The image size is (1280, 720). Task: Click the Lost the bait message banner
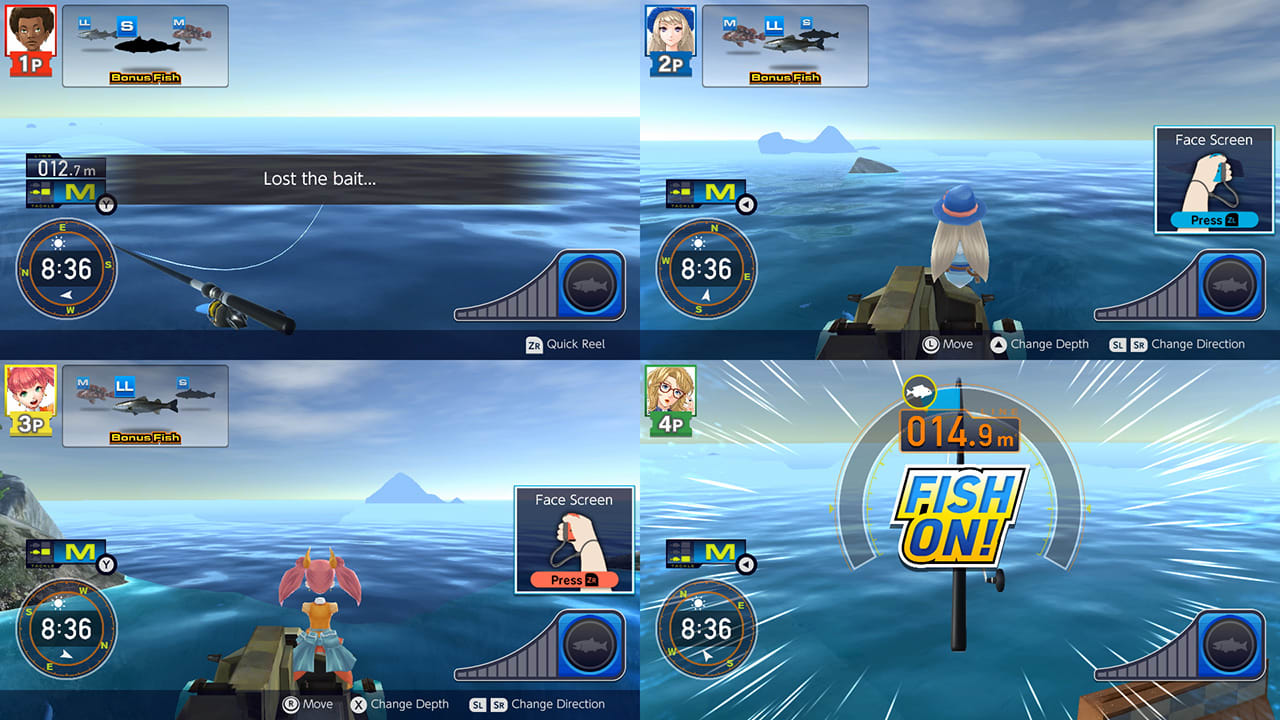pyautogui.click(x=320, y=178)
